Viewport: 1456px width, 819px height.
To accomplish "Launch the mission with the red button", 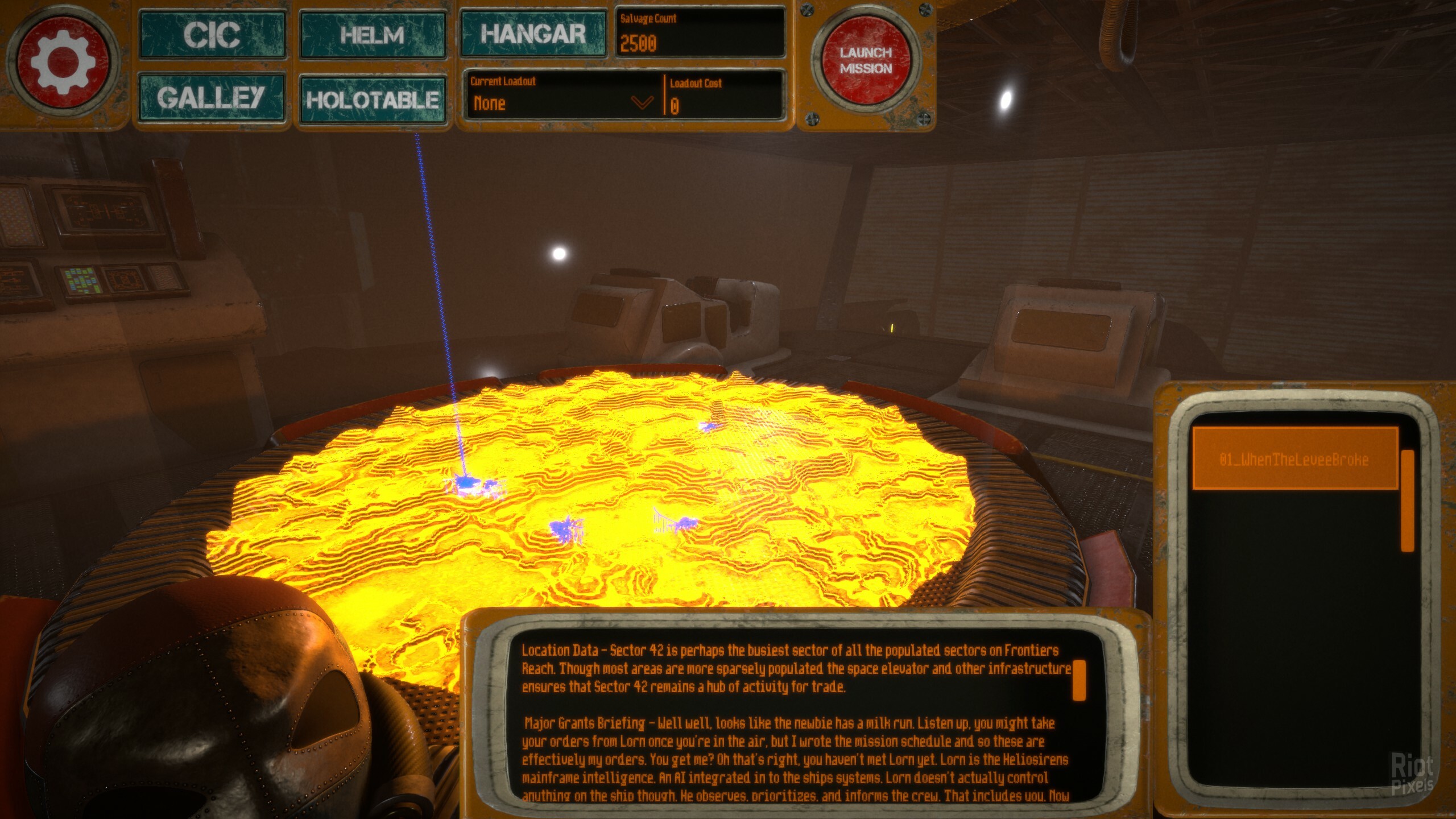I will pyautogui.click(x=866, y=61).
